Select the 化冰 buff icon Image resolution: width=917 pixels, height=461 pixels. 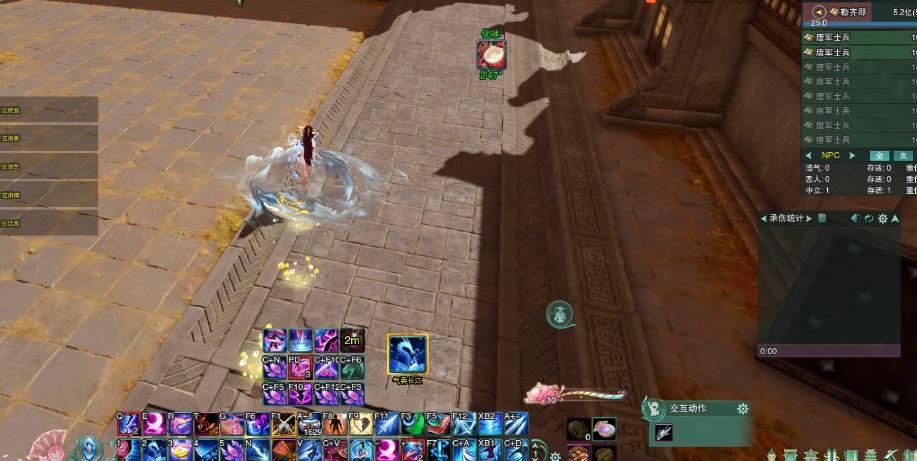491,54
